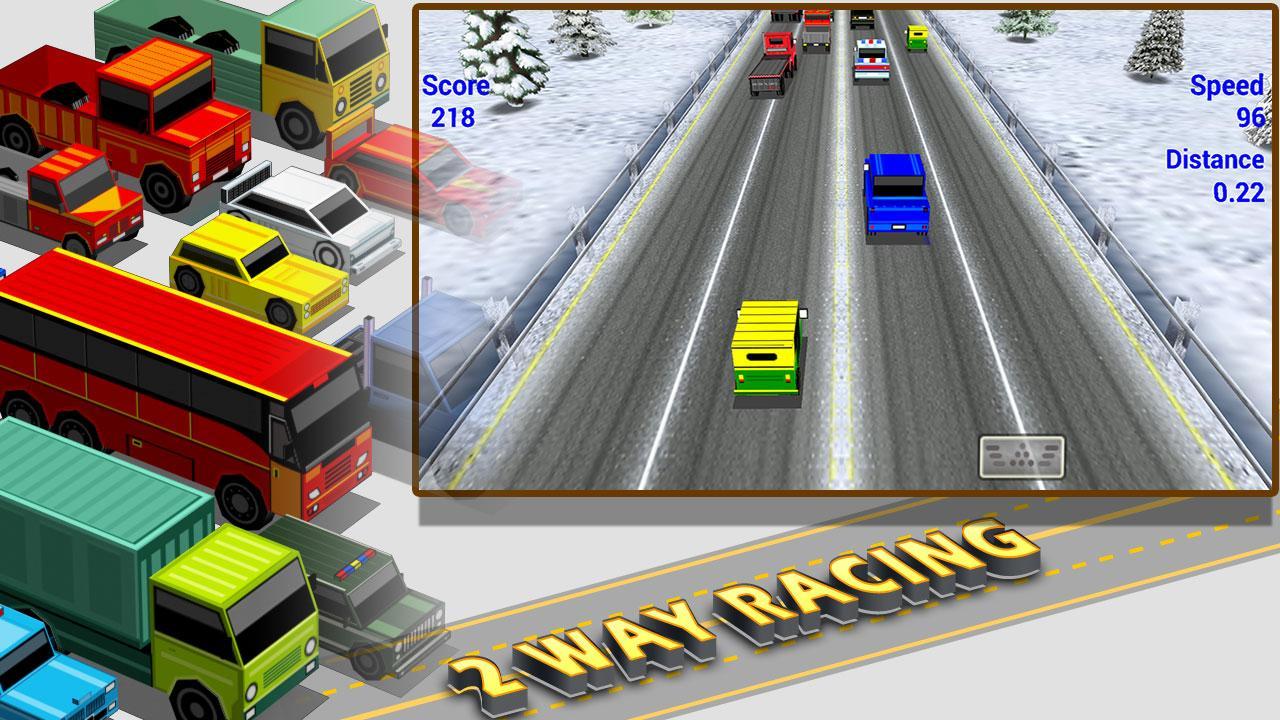The width and height of the screenshot is (1280, 720).
Task: Open the Score 218 display
Action: [x=455, y=100]
